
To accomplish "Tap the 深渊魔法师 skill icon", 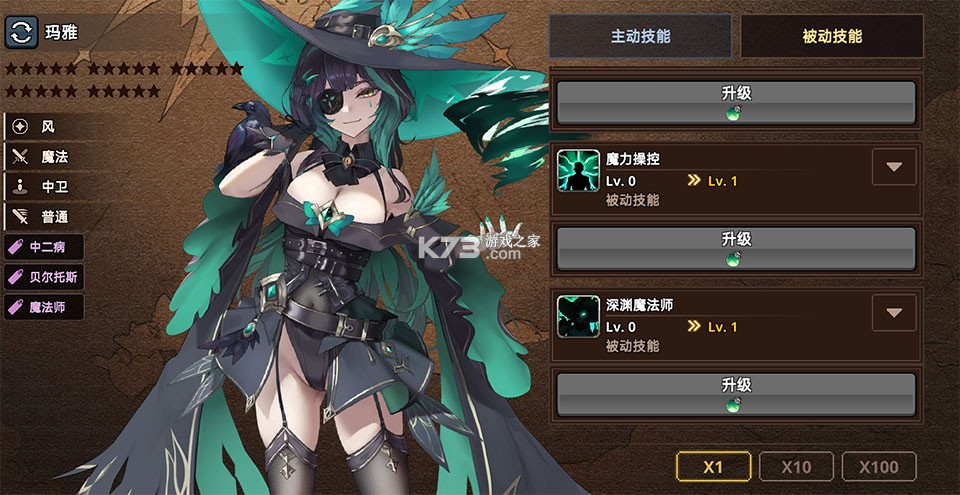I will [578, 316].
